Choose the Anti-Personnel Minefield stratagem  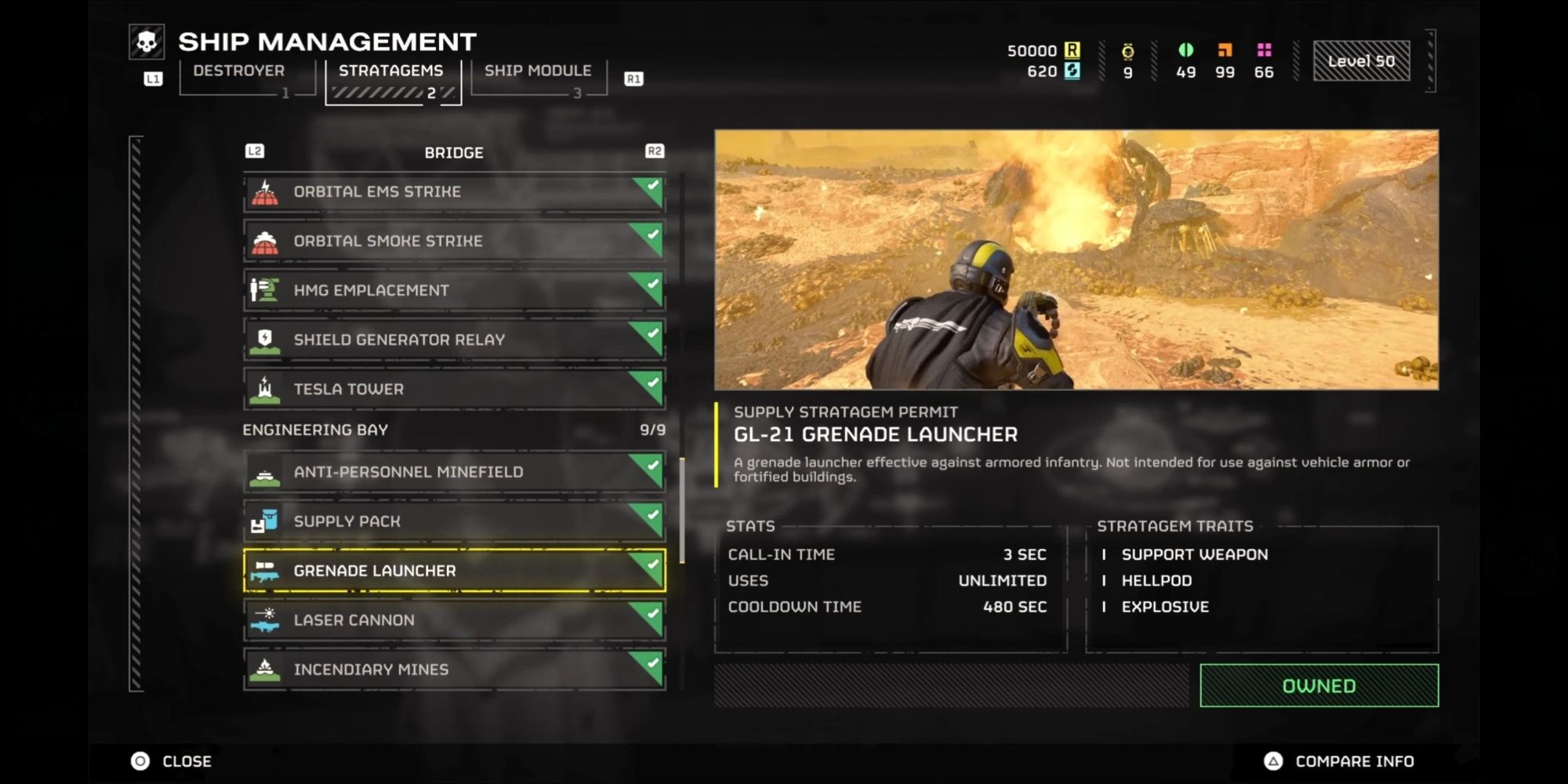coord(454,472)
